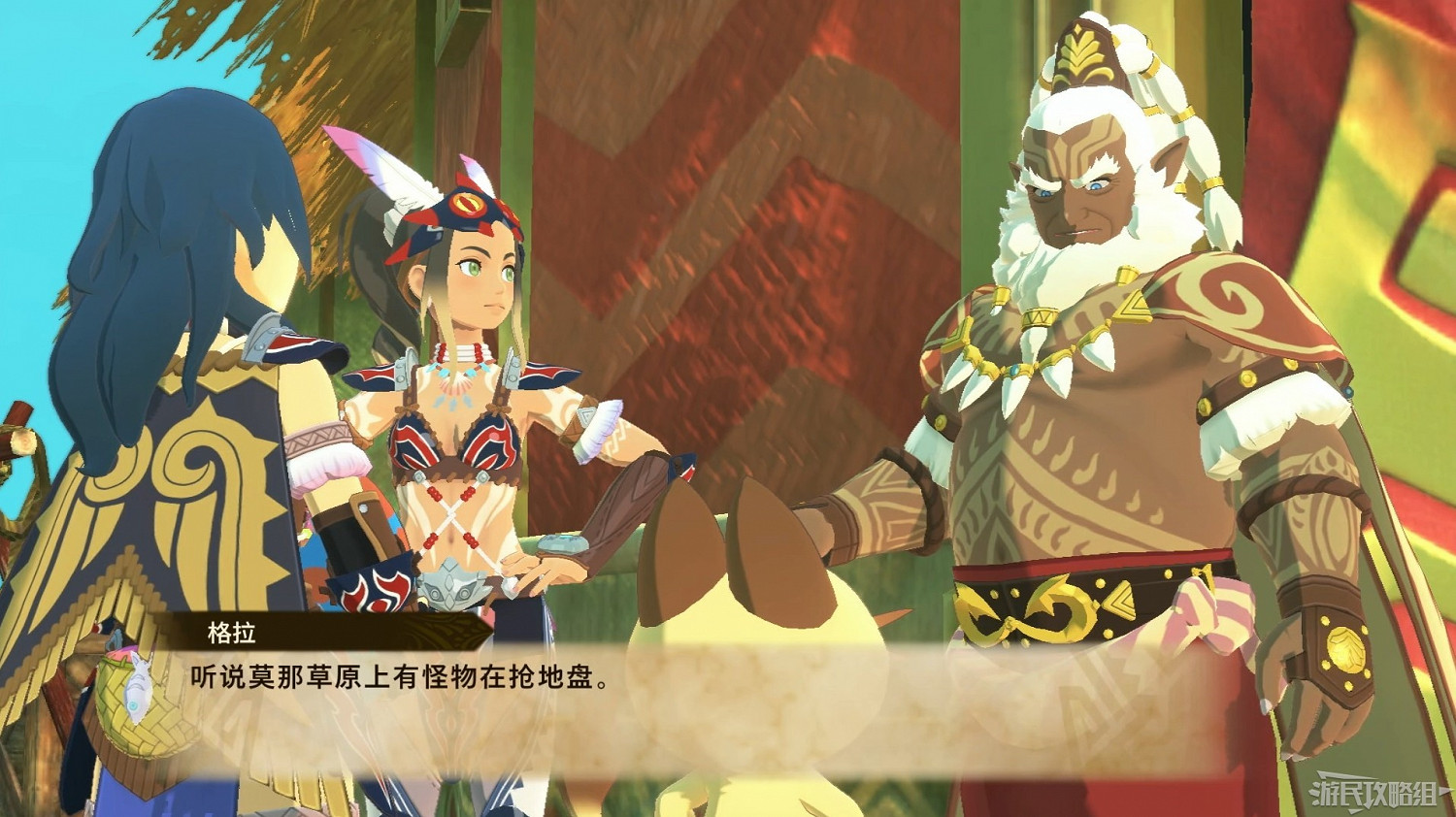This screenshot has width=1456, height=817.
Task: Click the blue gem pendant on the necklace
Action: (x=1014, y=371)
